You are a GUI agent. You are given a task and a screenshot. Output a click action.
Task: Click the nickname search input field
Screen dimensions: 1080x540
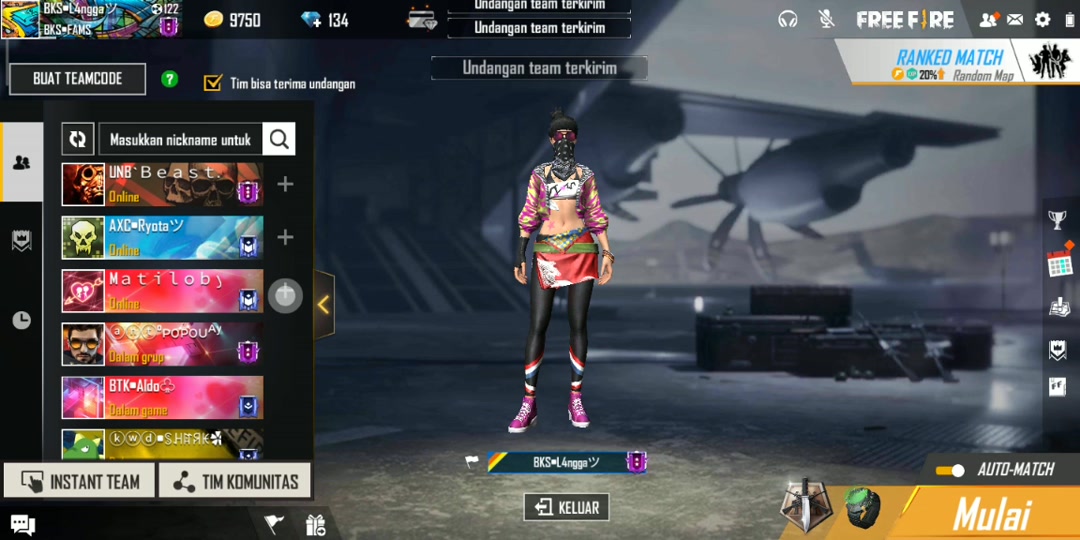tap(180, 140)
